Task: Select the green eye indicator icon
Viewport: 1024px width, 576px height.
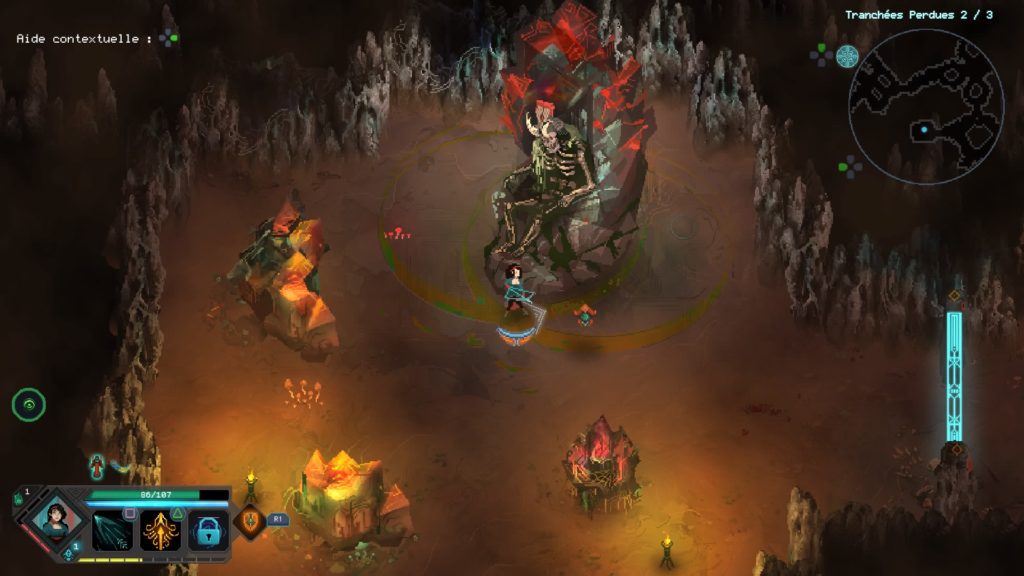Action: coord(29,405)
